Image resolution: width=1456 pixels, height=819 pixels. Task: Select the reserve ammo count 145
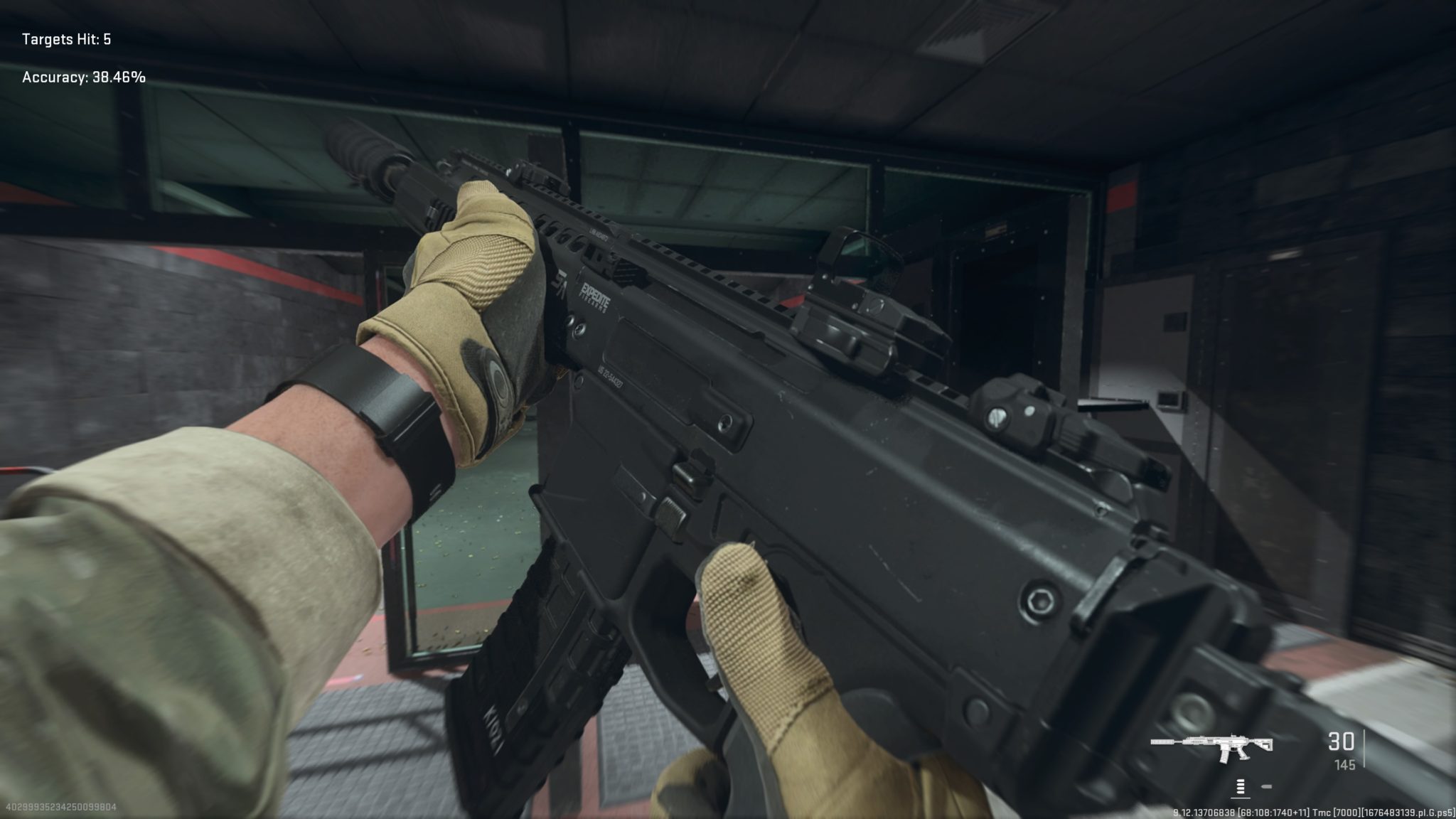point(1346,765)
